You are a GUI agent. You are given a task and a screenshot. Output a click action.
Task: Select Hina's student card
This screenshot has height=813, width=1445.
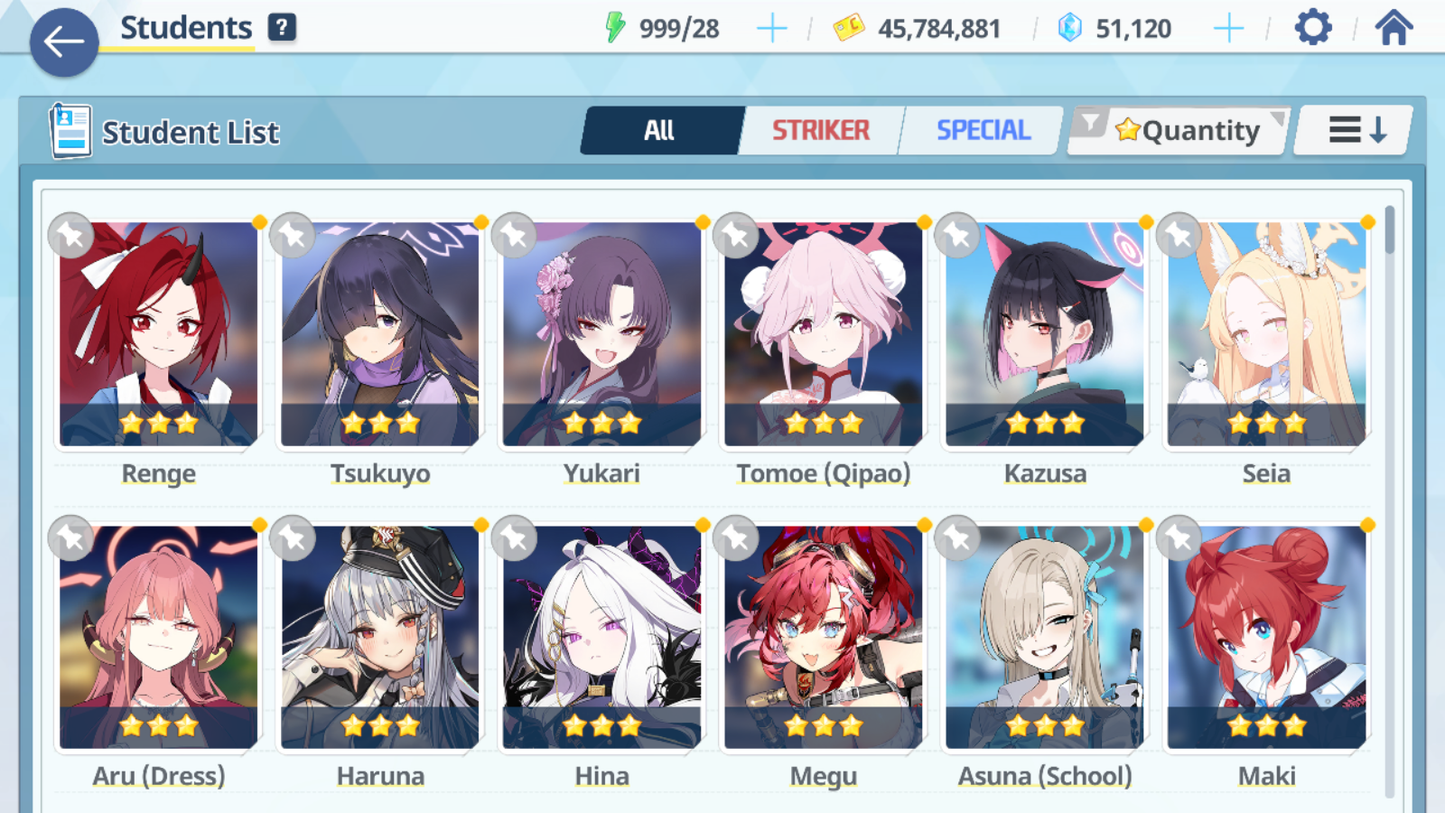click(x=602, y=637)
